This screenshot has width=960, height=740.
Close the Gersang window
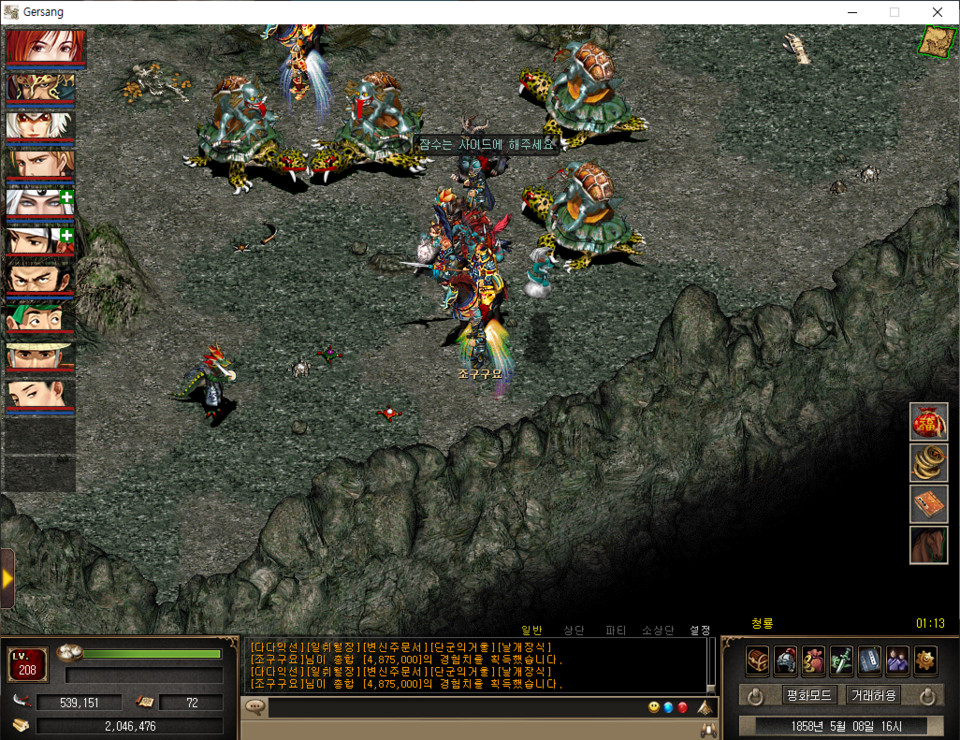(x=937, y=12)
